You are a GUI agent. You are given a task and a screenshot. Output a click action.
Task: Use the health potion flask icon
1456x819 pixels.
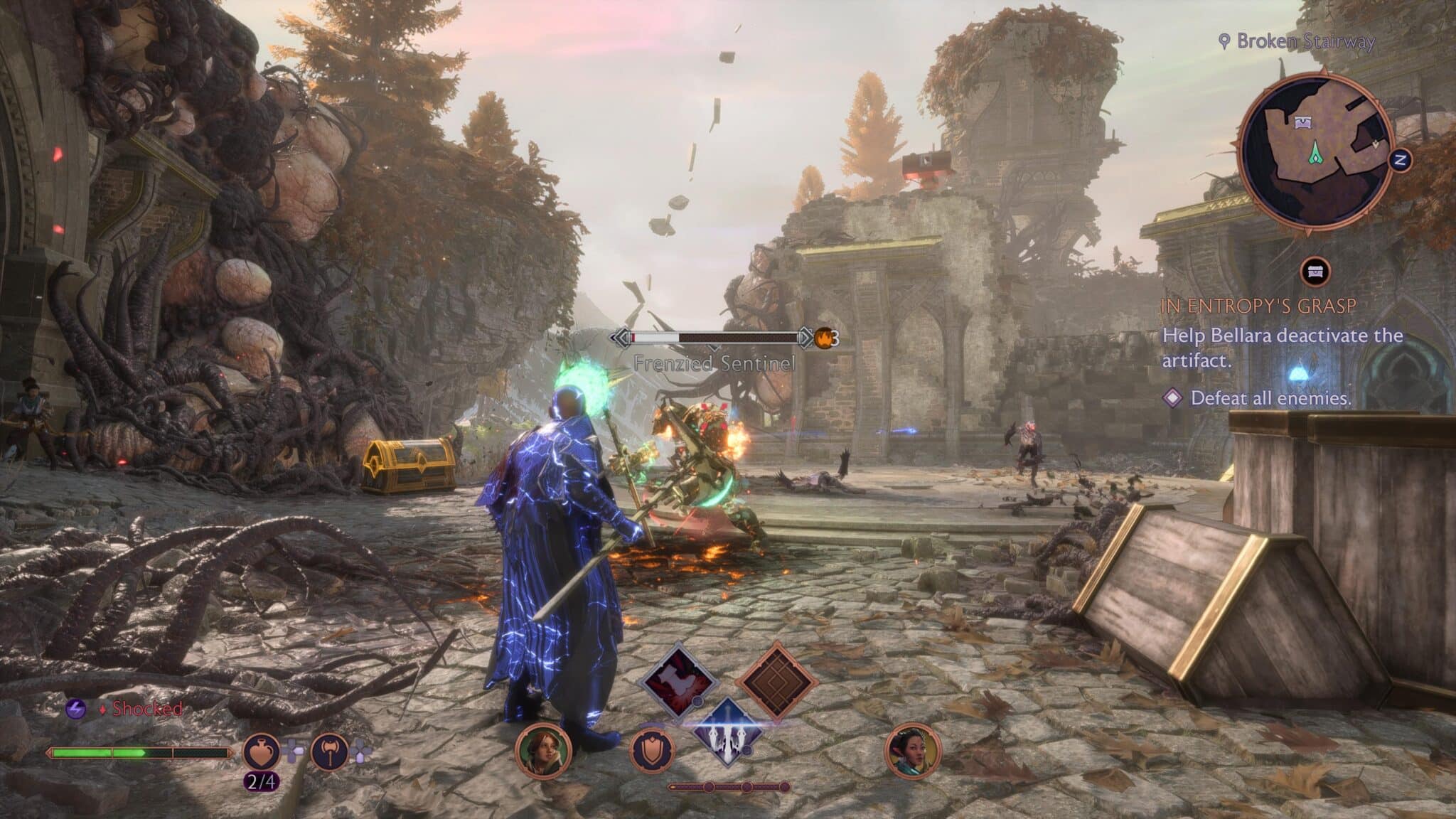262,752
